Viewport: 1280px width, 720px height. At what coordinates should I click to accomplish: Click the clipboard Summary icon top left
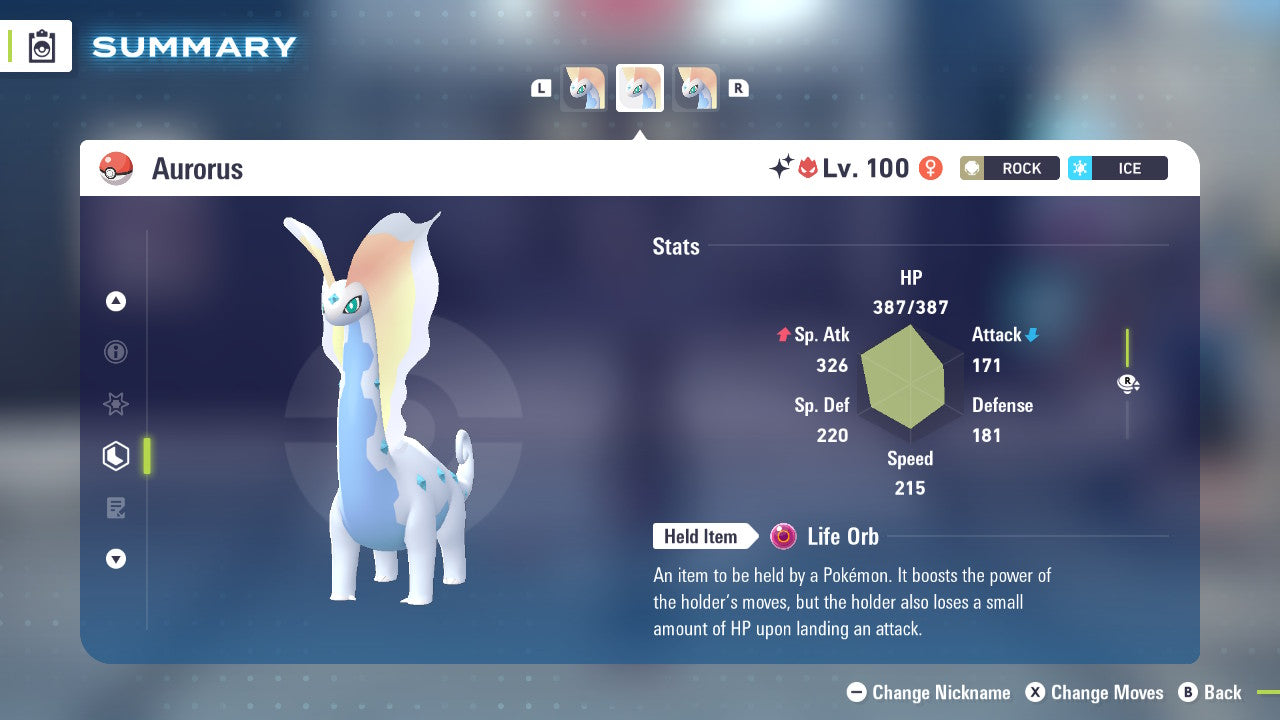coord(44,46)
